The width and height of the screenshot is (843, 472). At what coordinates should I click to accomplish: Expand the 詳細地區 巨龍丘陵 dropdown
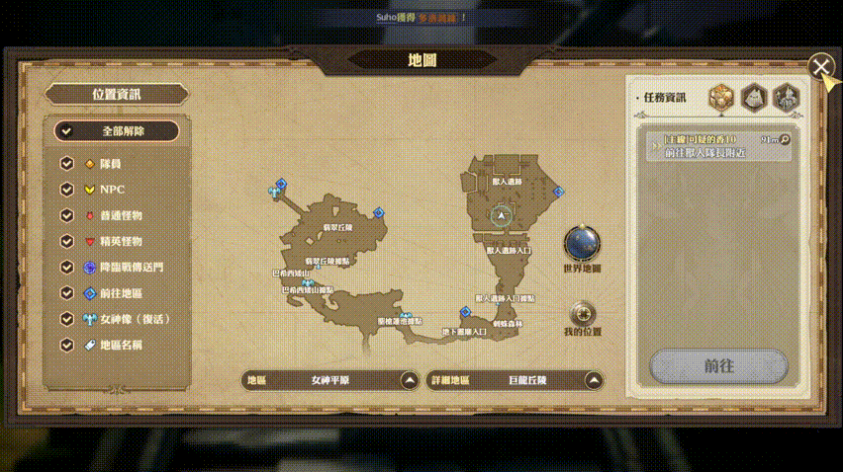coord(594,381)
